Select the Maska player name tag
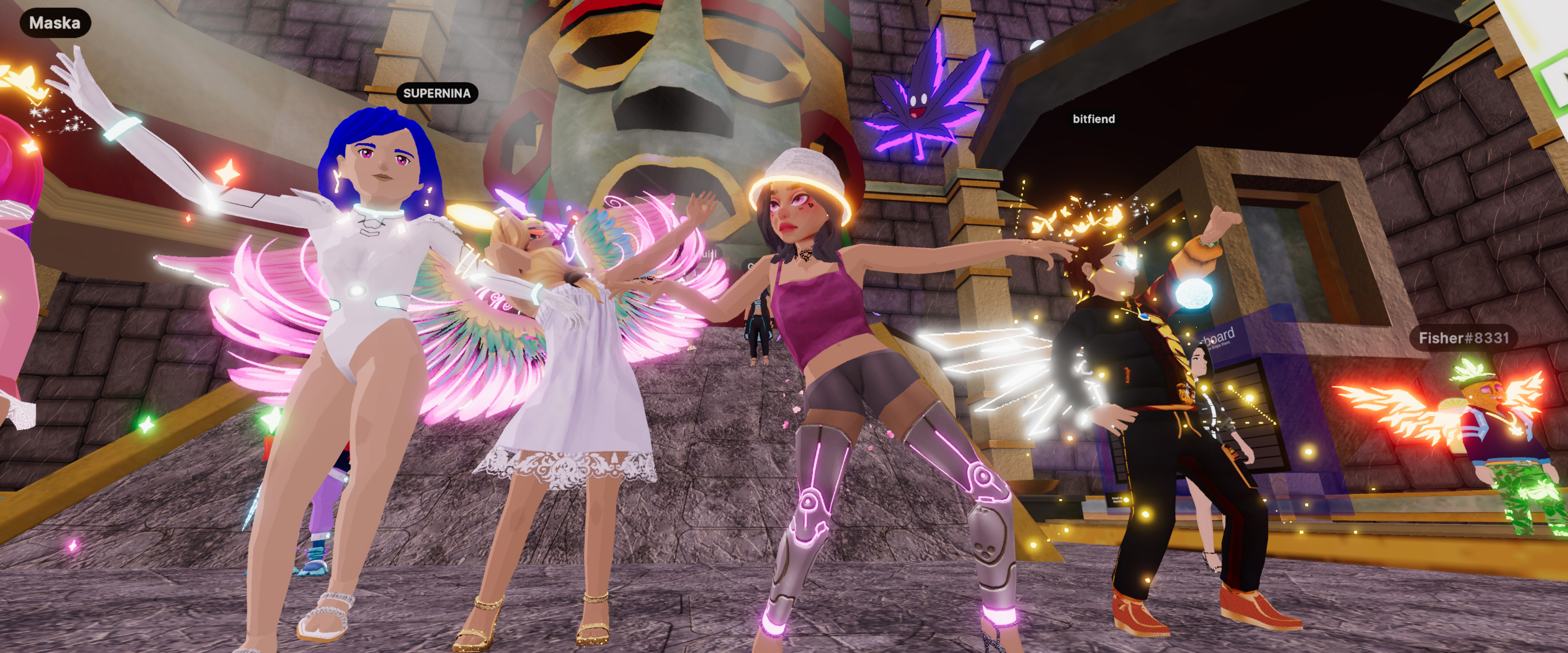The width and height of the screenshot is (1568, 653). pos(55,23)
